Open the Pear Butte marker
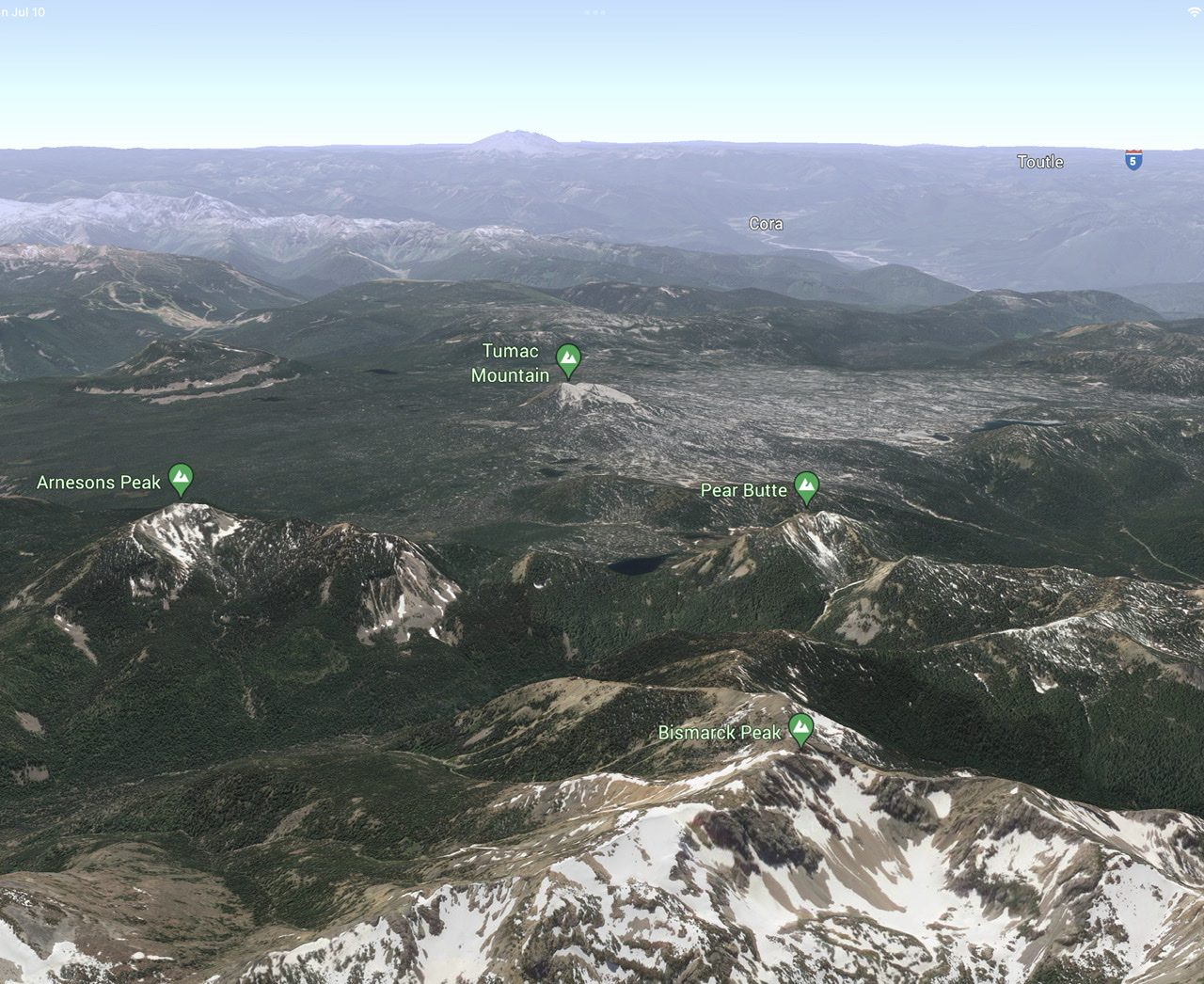1204x984 pixels. pos(806,485)
